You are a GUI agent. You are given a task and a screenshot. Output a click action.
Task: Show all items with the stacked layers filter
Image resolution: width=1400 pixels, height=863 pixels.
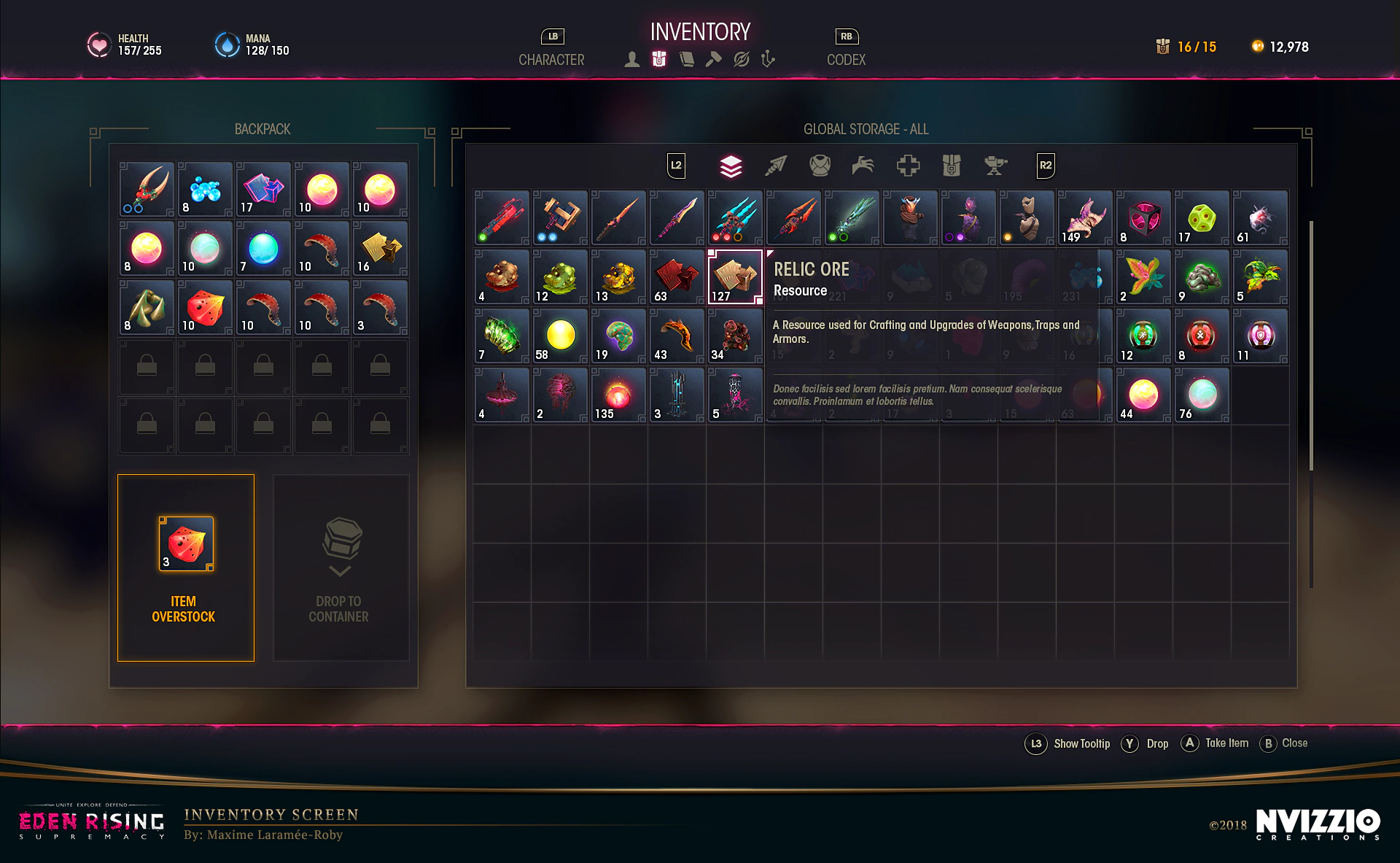(731, 166)
